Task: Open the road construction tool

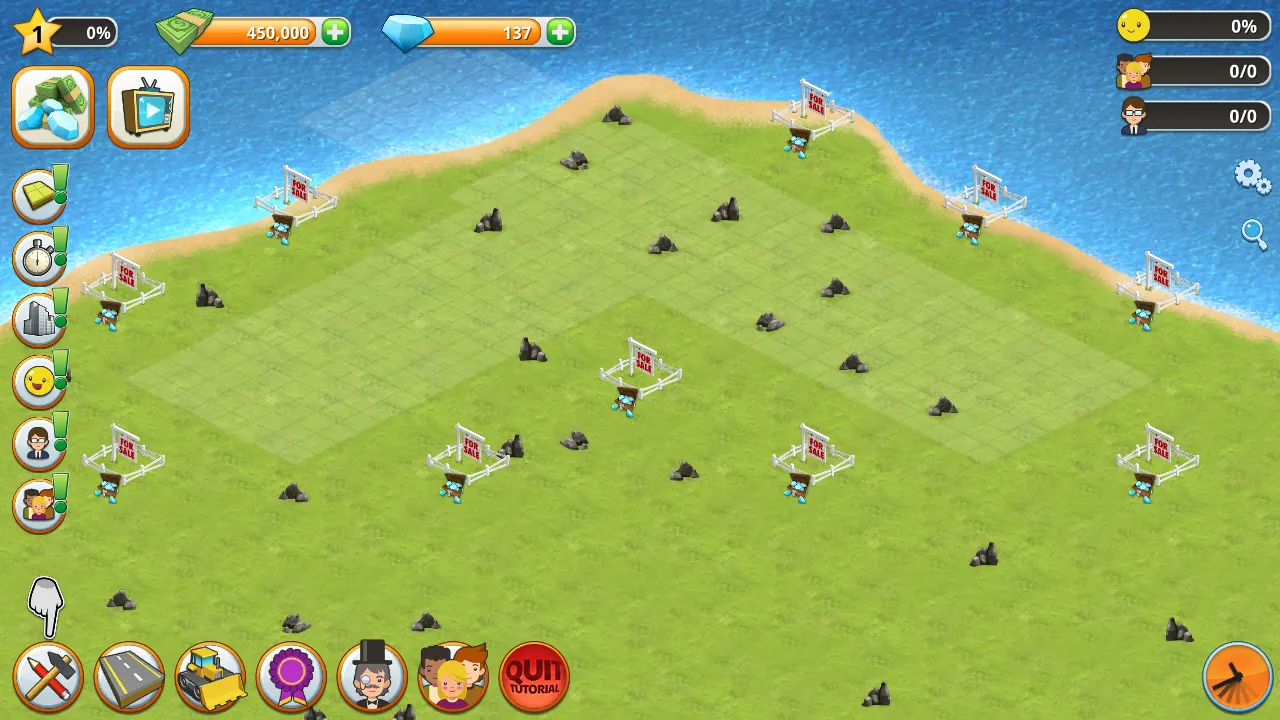Action: point(129,677)
